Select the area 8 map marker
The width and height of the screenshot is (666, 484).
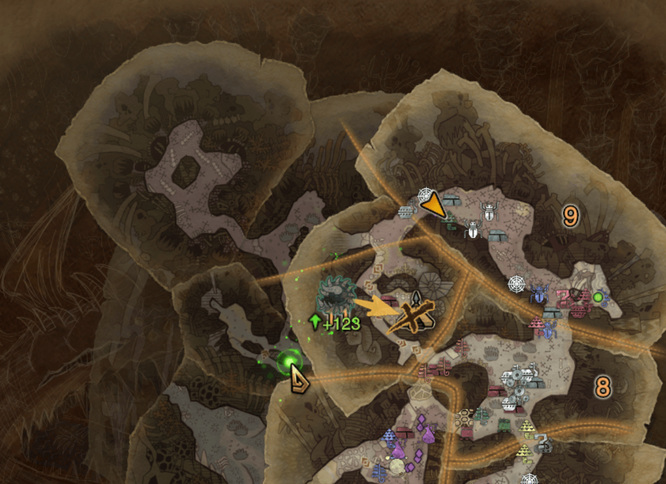click(602, 386)
